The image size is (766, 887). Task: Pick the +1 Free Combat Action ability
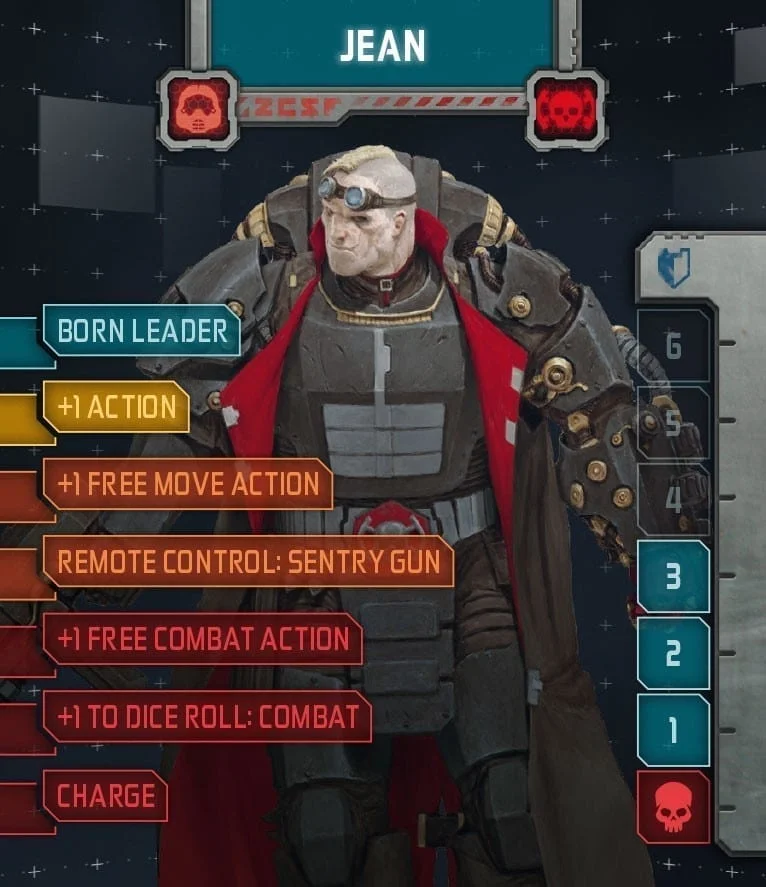[202, 639]
